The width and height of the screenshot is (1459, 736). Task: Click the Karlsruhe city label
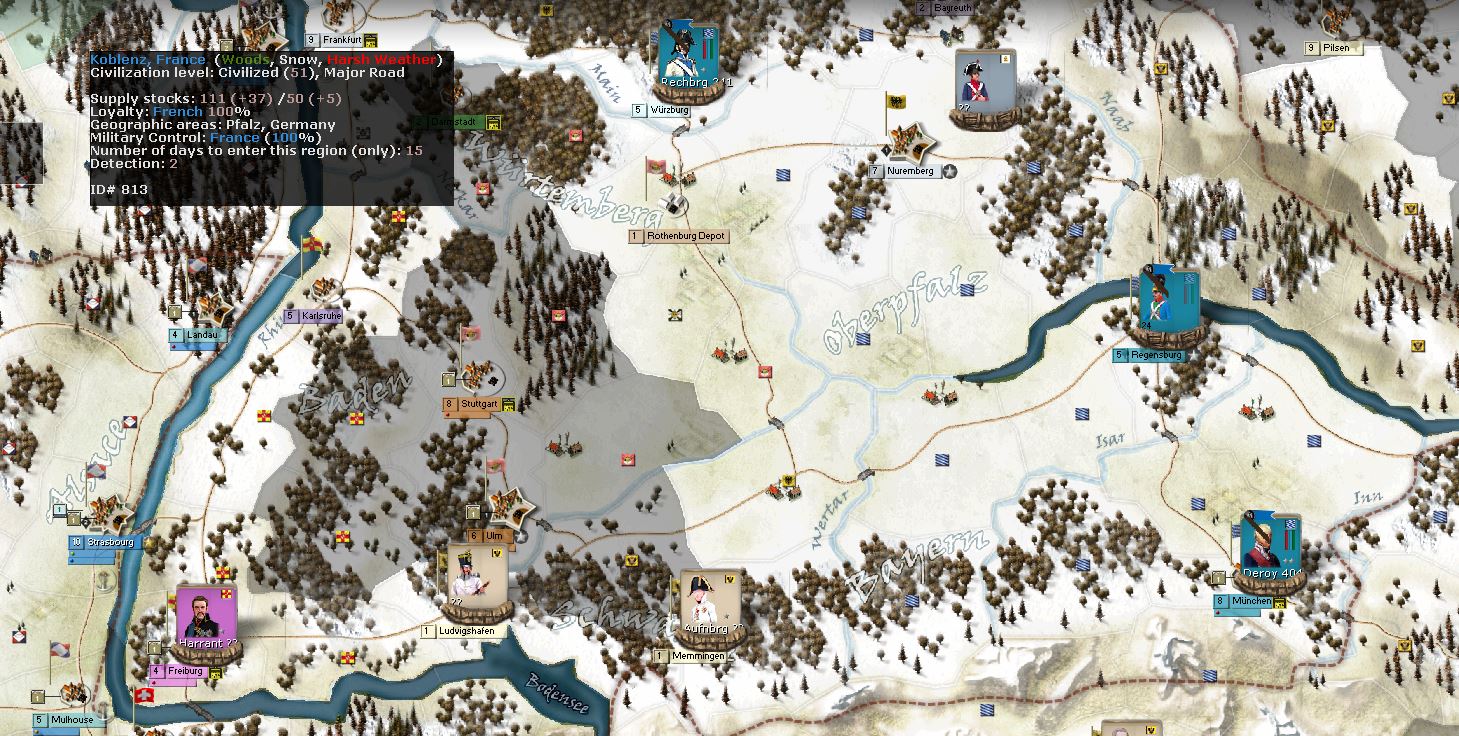pos(320,316)
